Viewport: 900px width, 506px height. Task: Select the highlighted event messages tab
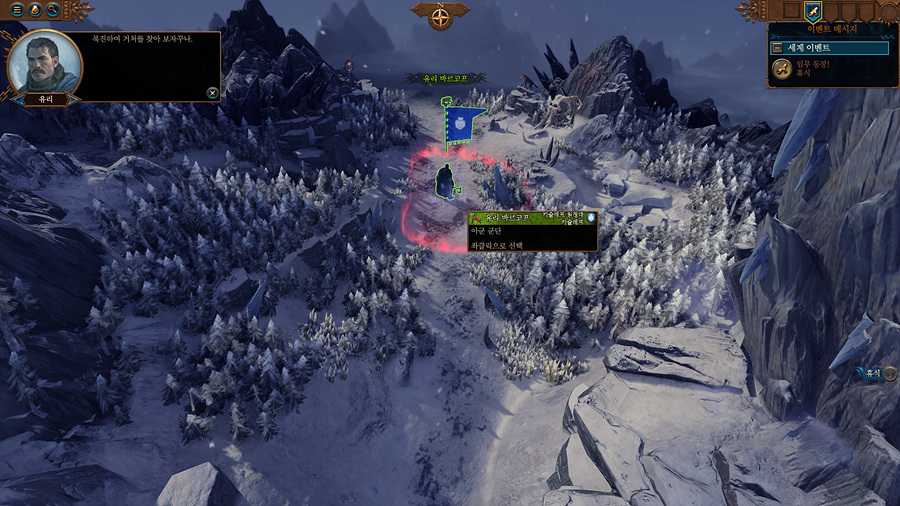pyautogui.click(x=813, y=12)
